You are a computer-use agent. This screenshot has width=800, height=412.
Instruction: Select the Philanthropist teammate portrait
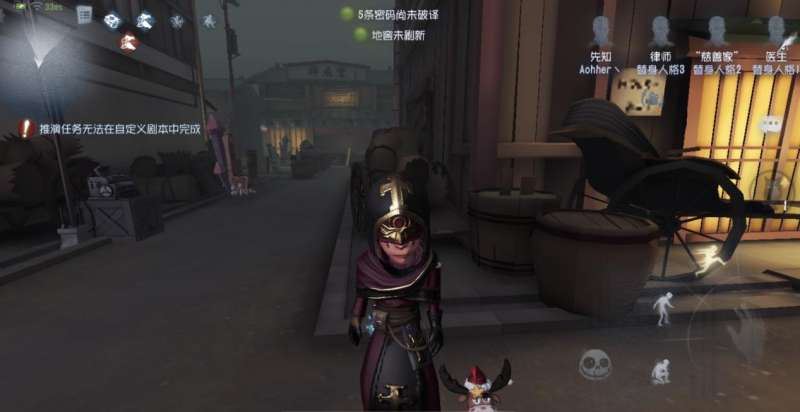[x=717, y=31]
